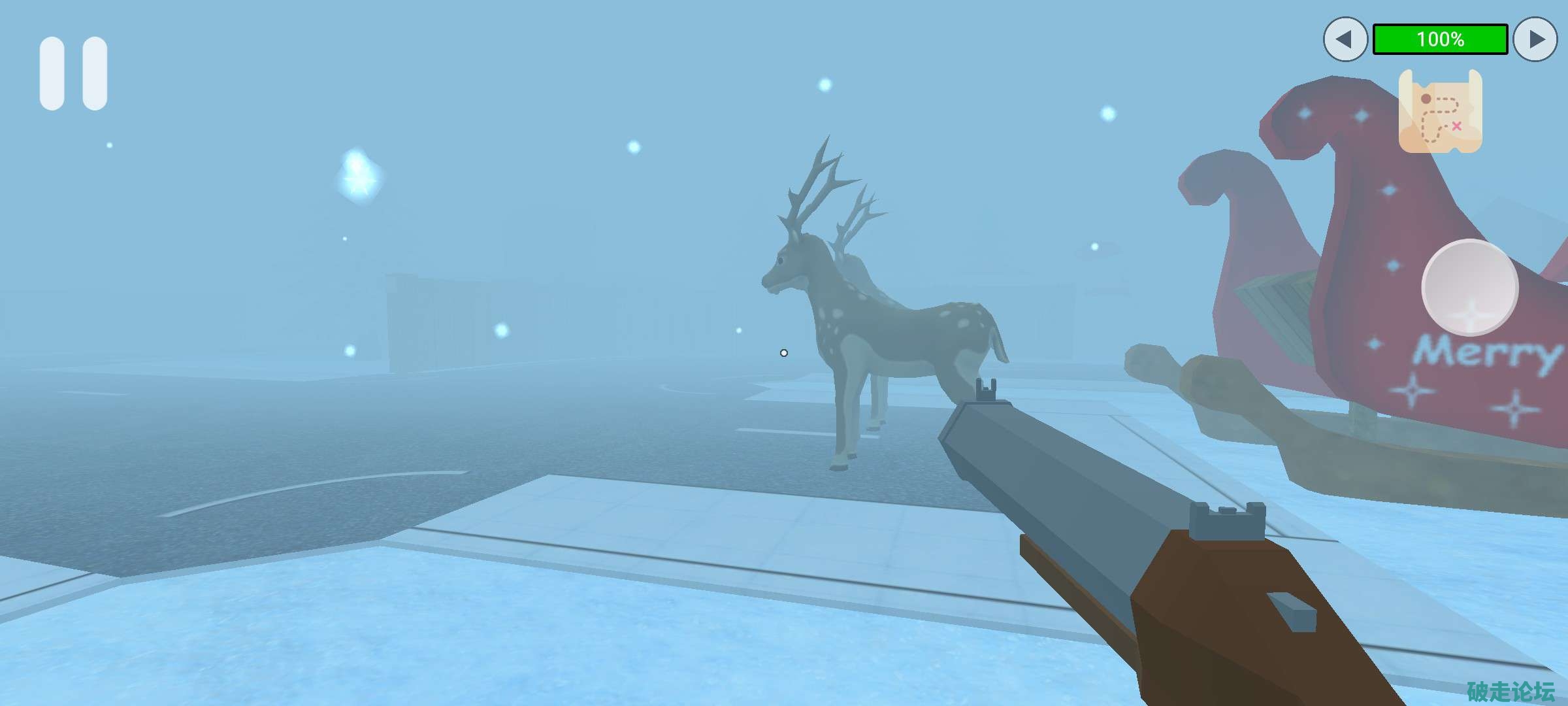Click the right arrow beside the percentage bar
Screen dimensions: 1568x706
click(1535, 39)
